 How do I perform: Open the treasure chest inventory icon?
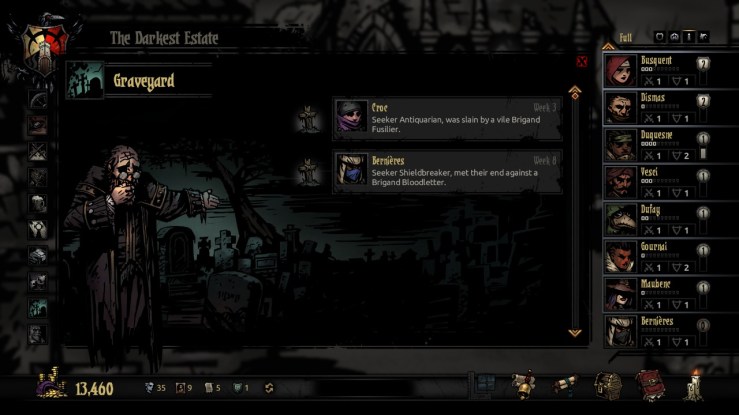point(608,385)
